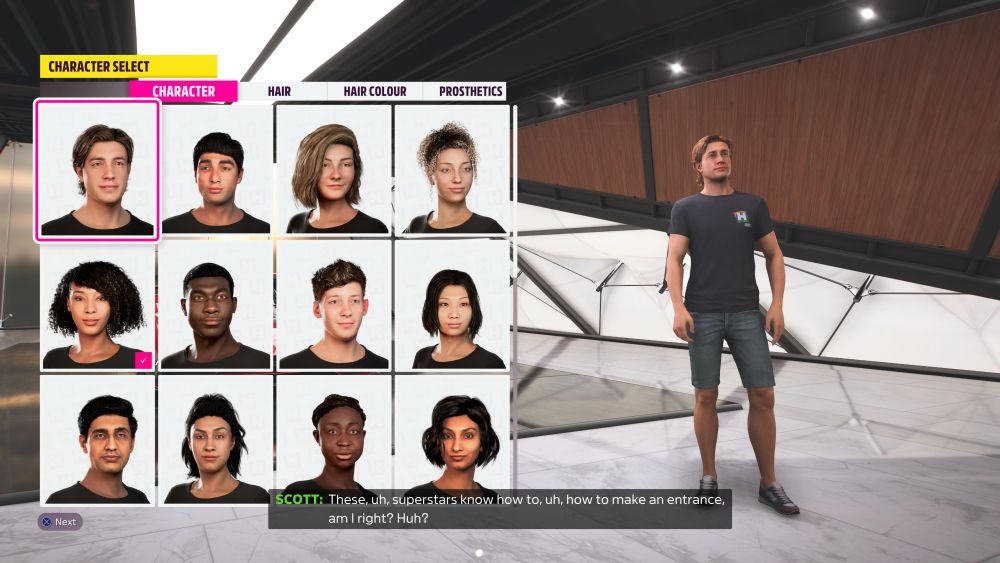Screen dimensions: 1000x563
Task: Switch to the Hair tab
Action: click(x=279, y=91)
